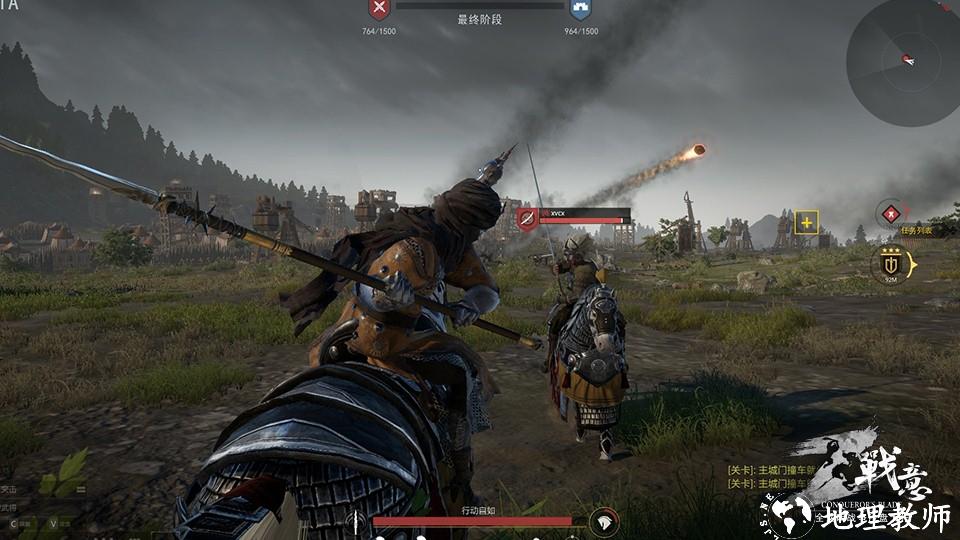Image resolution: width=960 pixels, height=540 pixels.
Task: Click the red team shield icon
Action: coord(379,11)
